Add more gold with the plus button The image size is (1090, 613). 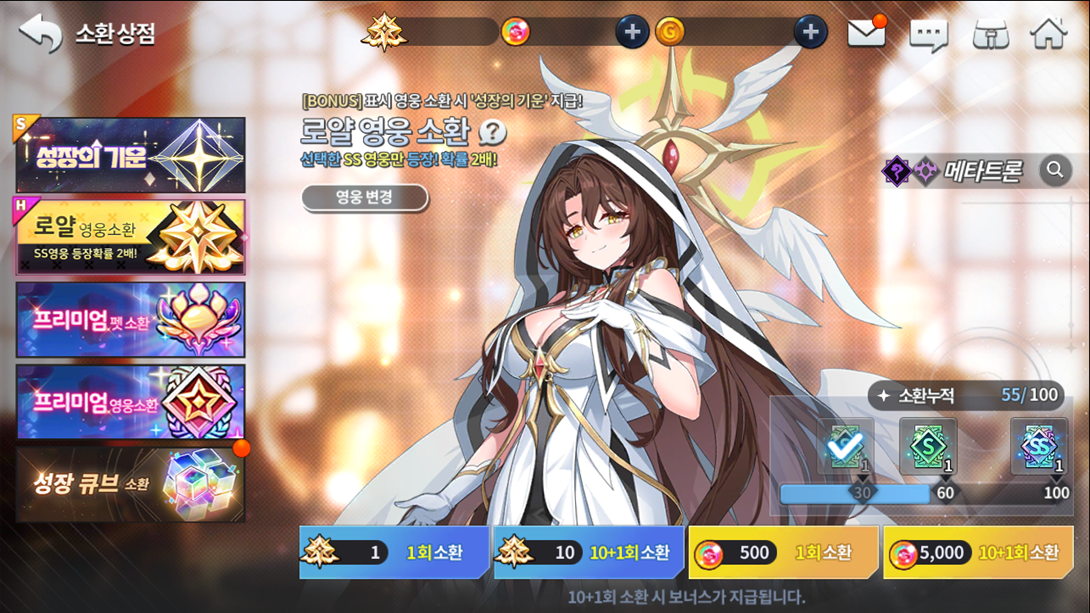[810, 32]
